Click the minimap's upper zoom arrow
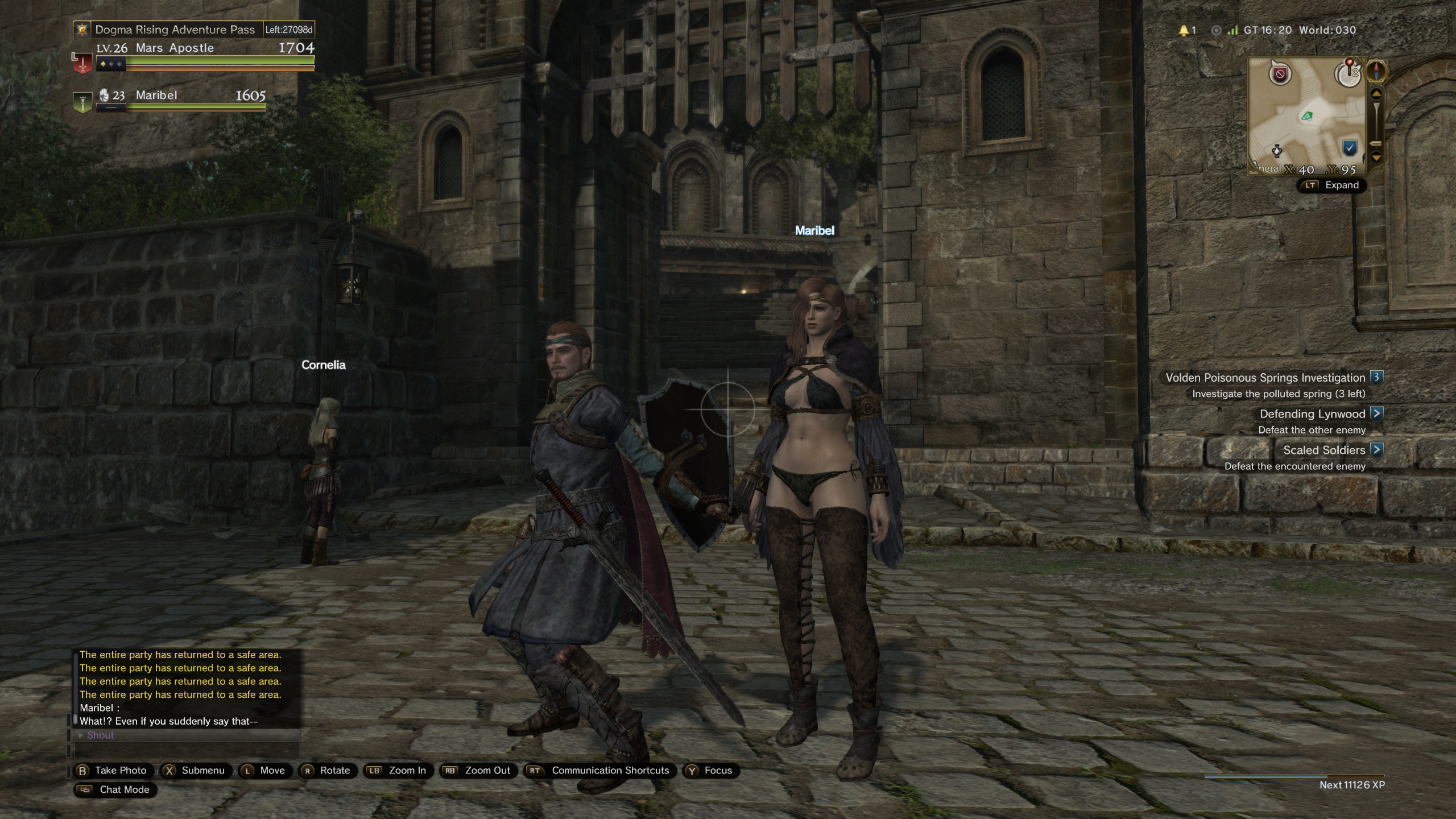 (x=1376, y=93)
